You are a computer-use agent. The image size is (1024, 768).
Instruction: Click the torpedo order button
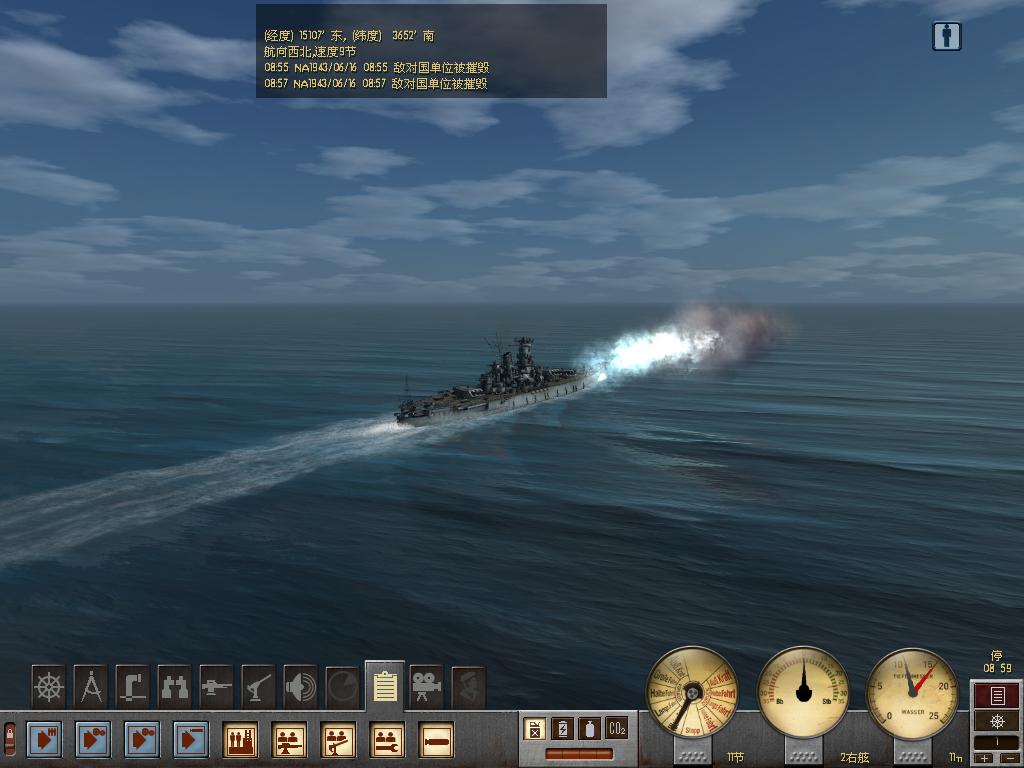435,740
